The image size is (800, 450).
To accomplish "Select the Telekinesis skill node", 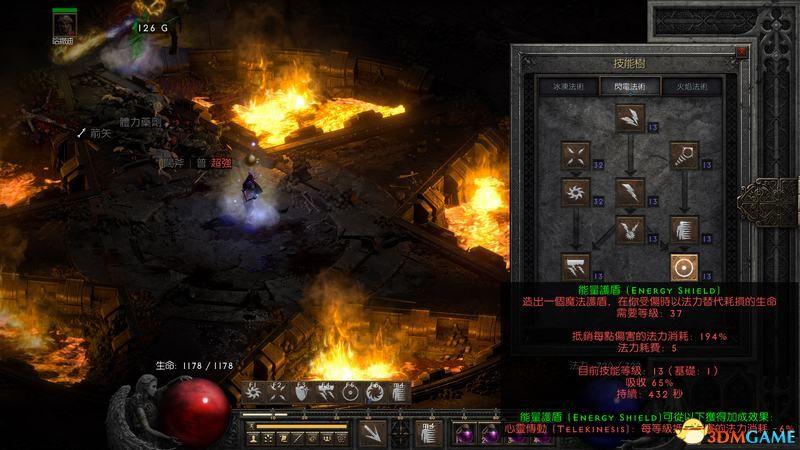I will coord(683,155).
